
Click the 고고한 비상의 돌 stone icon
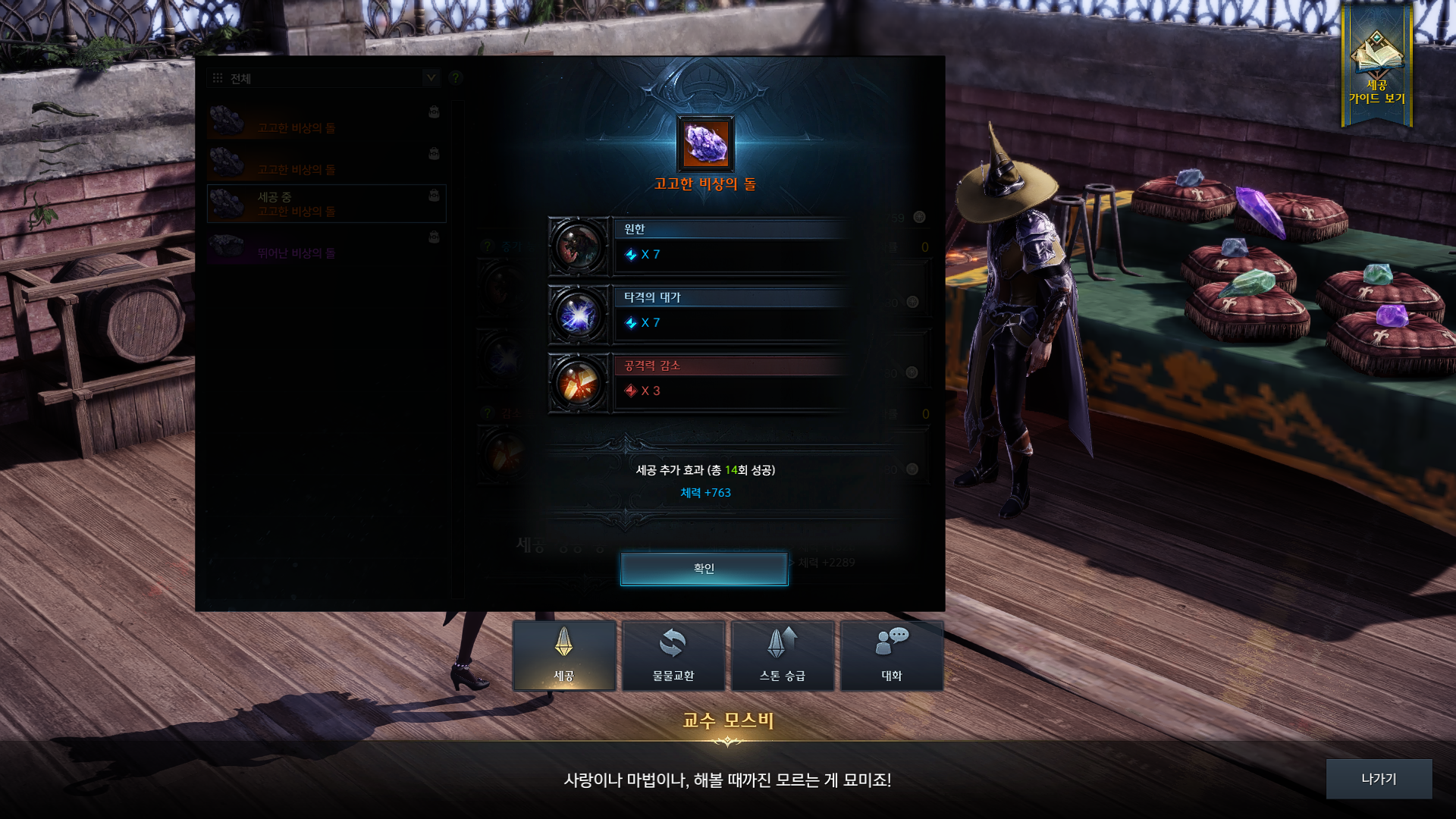click(x=705, y=144)
